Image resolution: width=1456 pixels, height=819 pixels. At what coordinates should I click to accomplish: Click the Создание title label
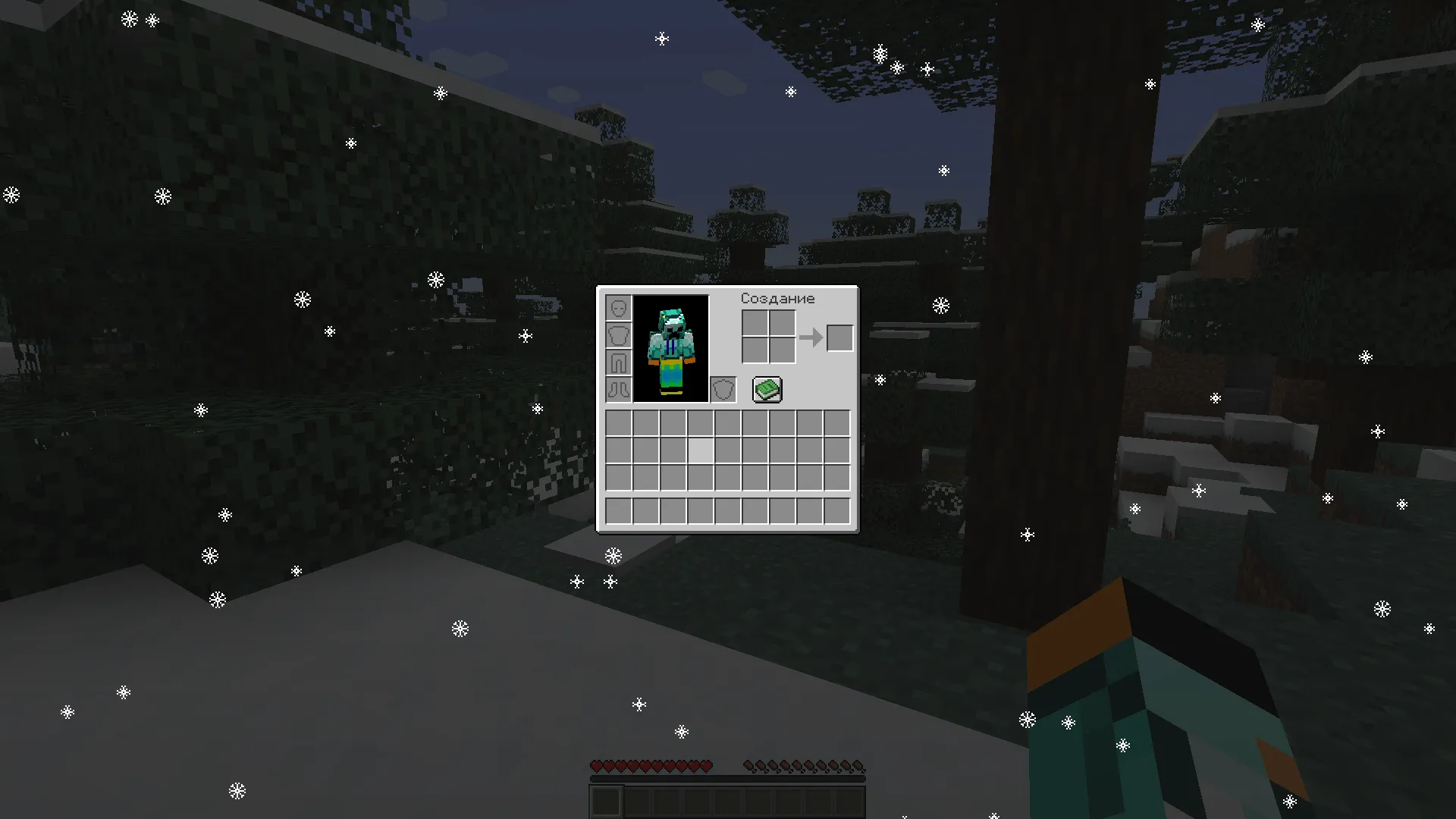coord(777,298)
